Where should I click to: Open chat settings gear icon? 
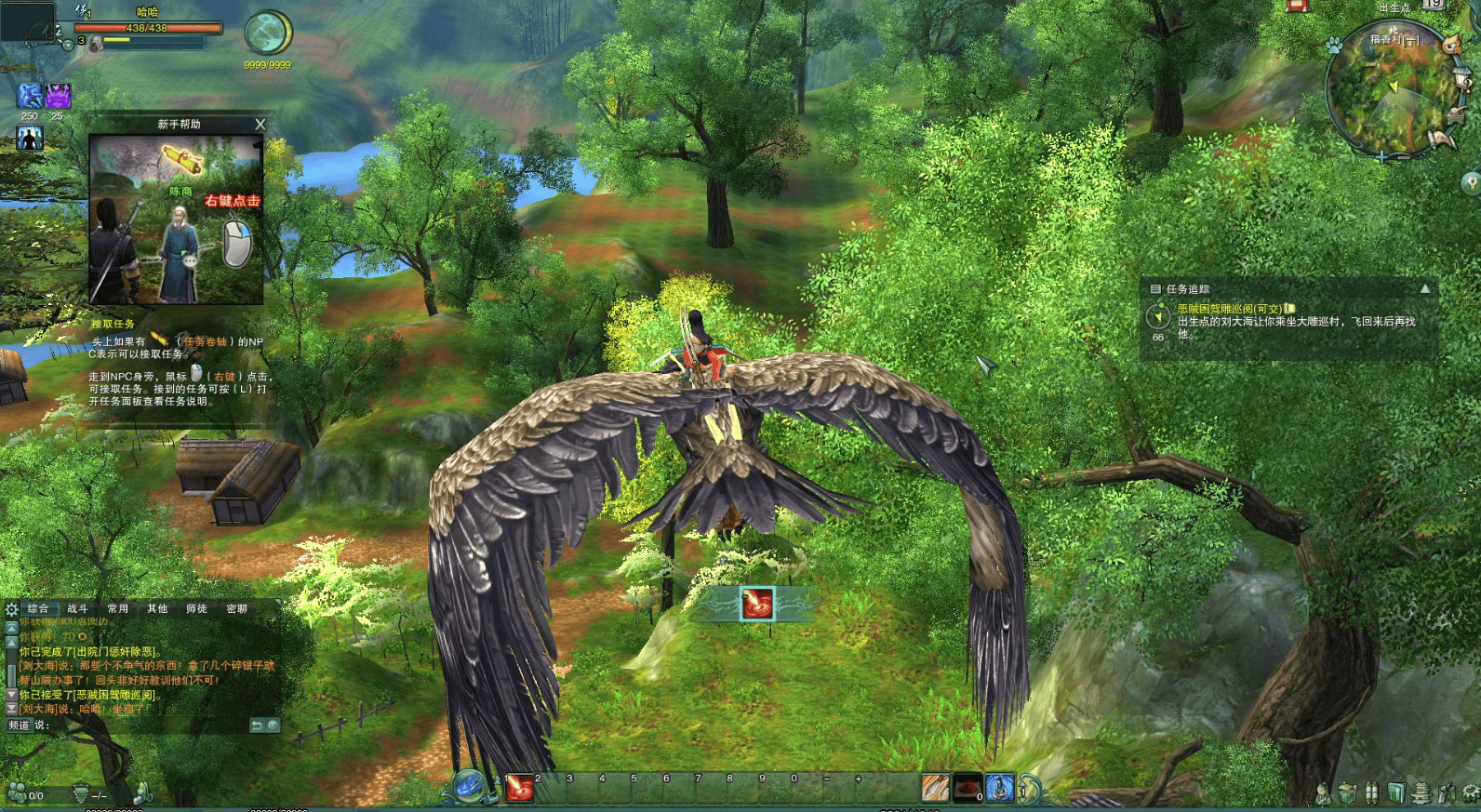(11, 609)
